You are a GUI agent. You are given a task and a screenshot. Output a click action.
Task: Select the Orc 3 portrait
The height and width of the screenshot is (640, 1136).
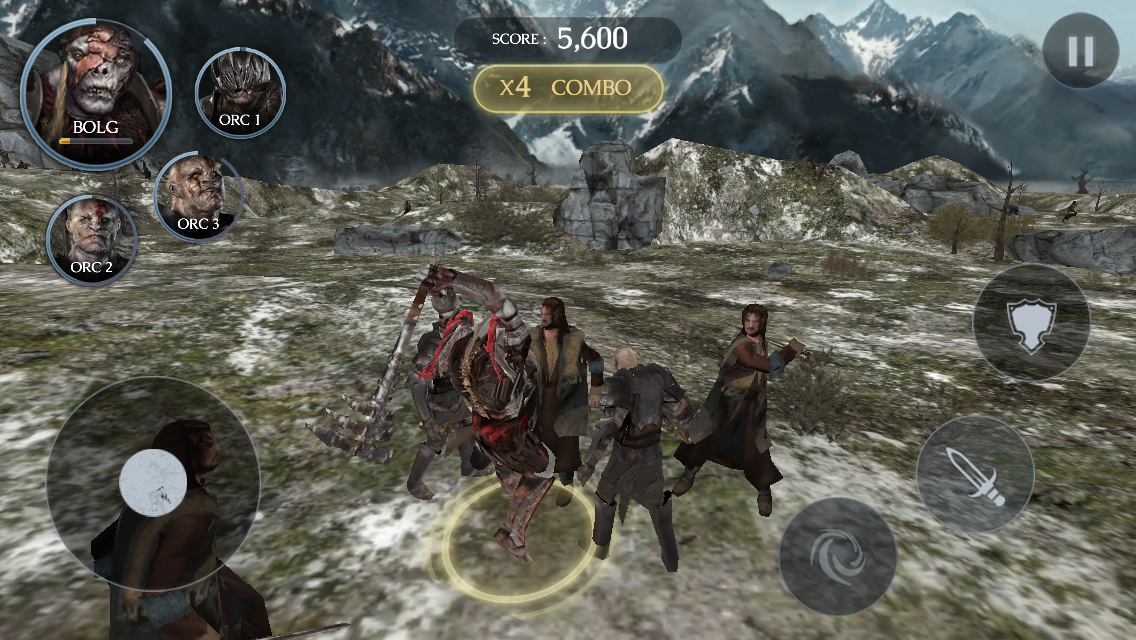(x=198, y=196)
